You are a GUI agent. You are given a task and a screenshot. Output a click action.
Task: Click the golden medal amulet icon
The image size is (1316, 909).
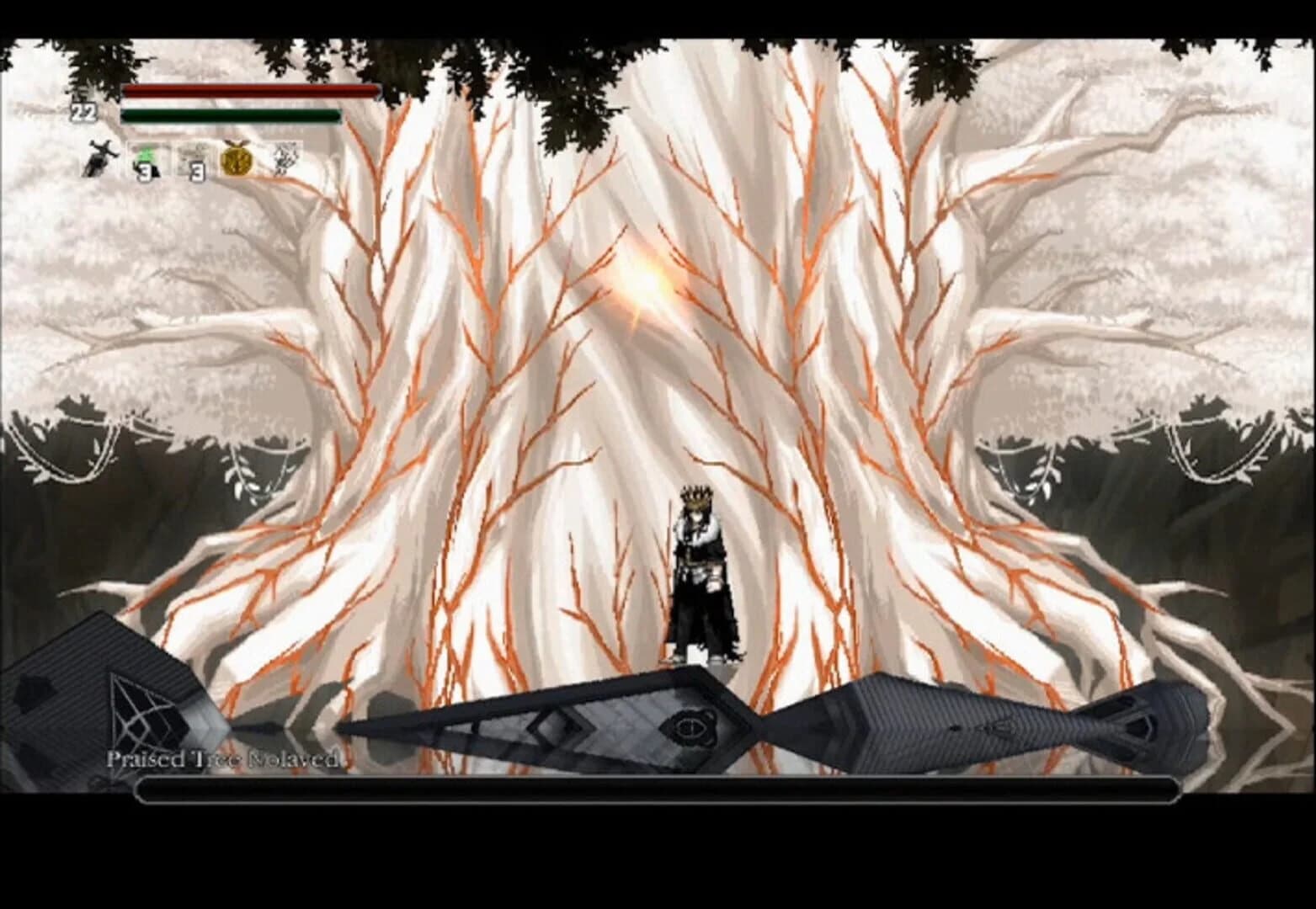pos(238,160)
